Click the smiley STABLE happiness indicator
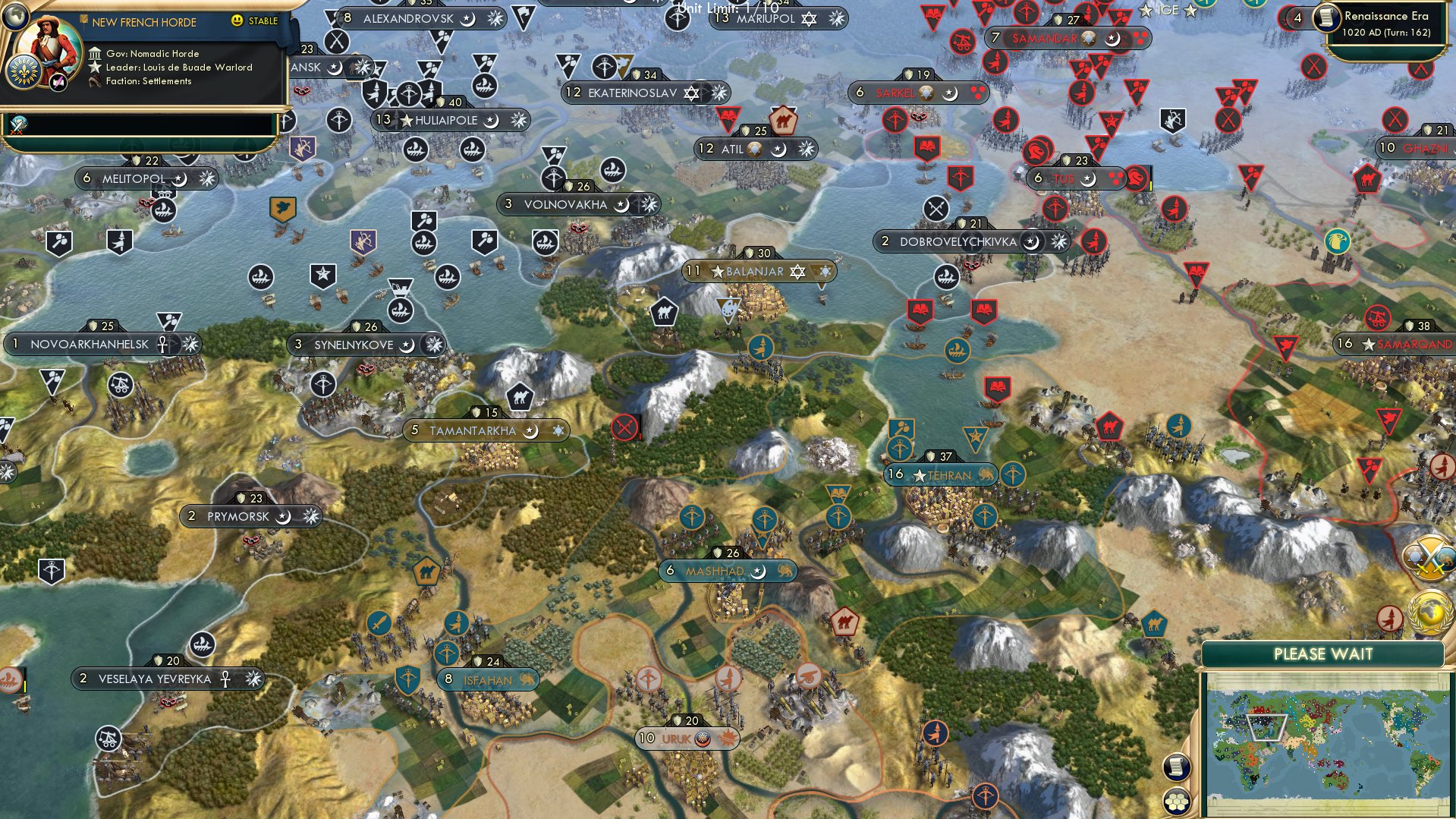This screenshot has height=819, width=1456. (x=237, y=20)
